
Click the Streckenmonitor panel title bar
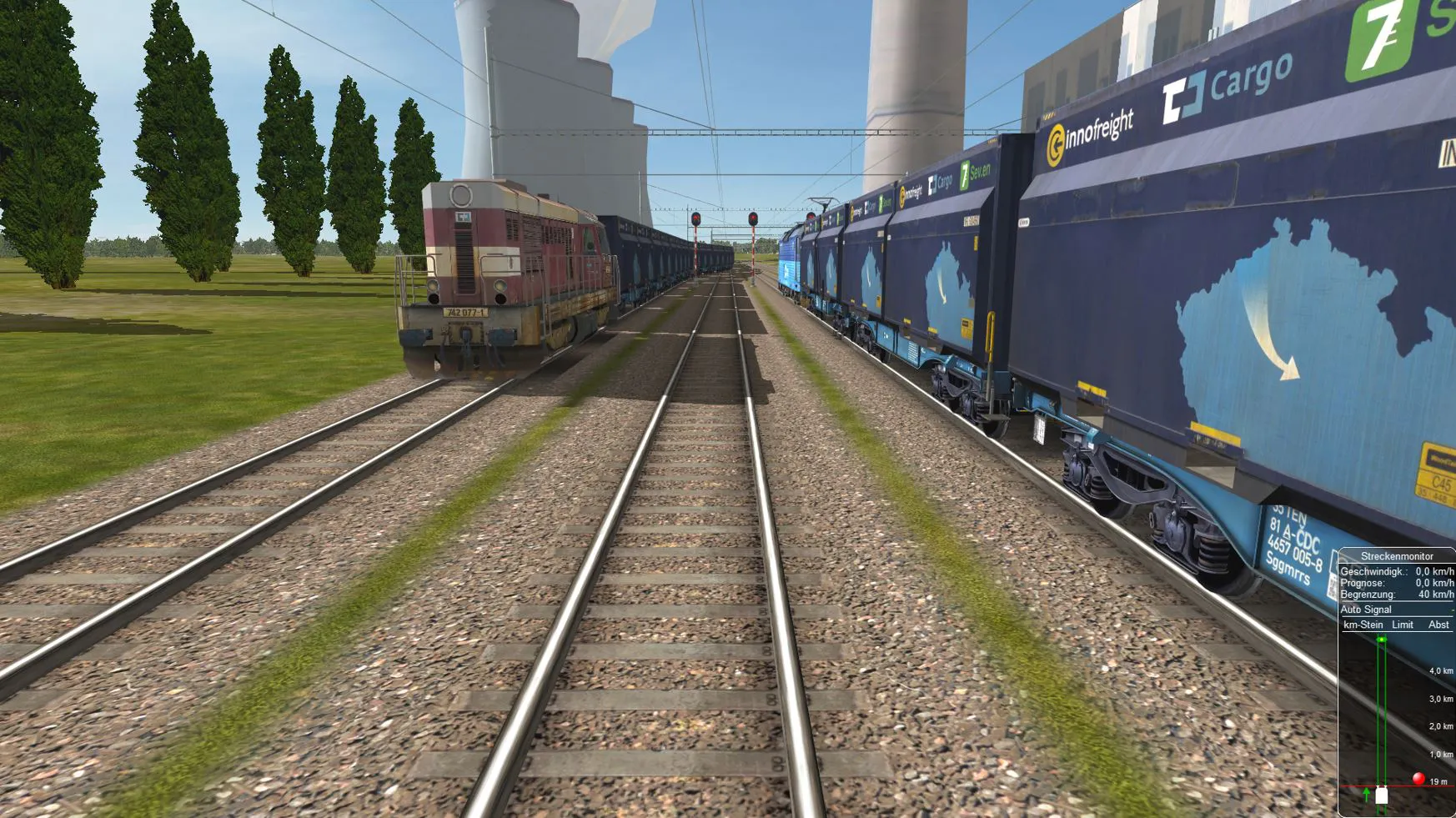coord(1397,556)
